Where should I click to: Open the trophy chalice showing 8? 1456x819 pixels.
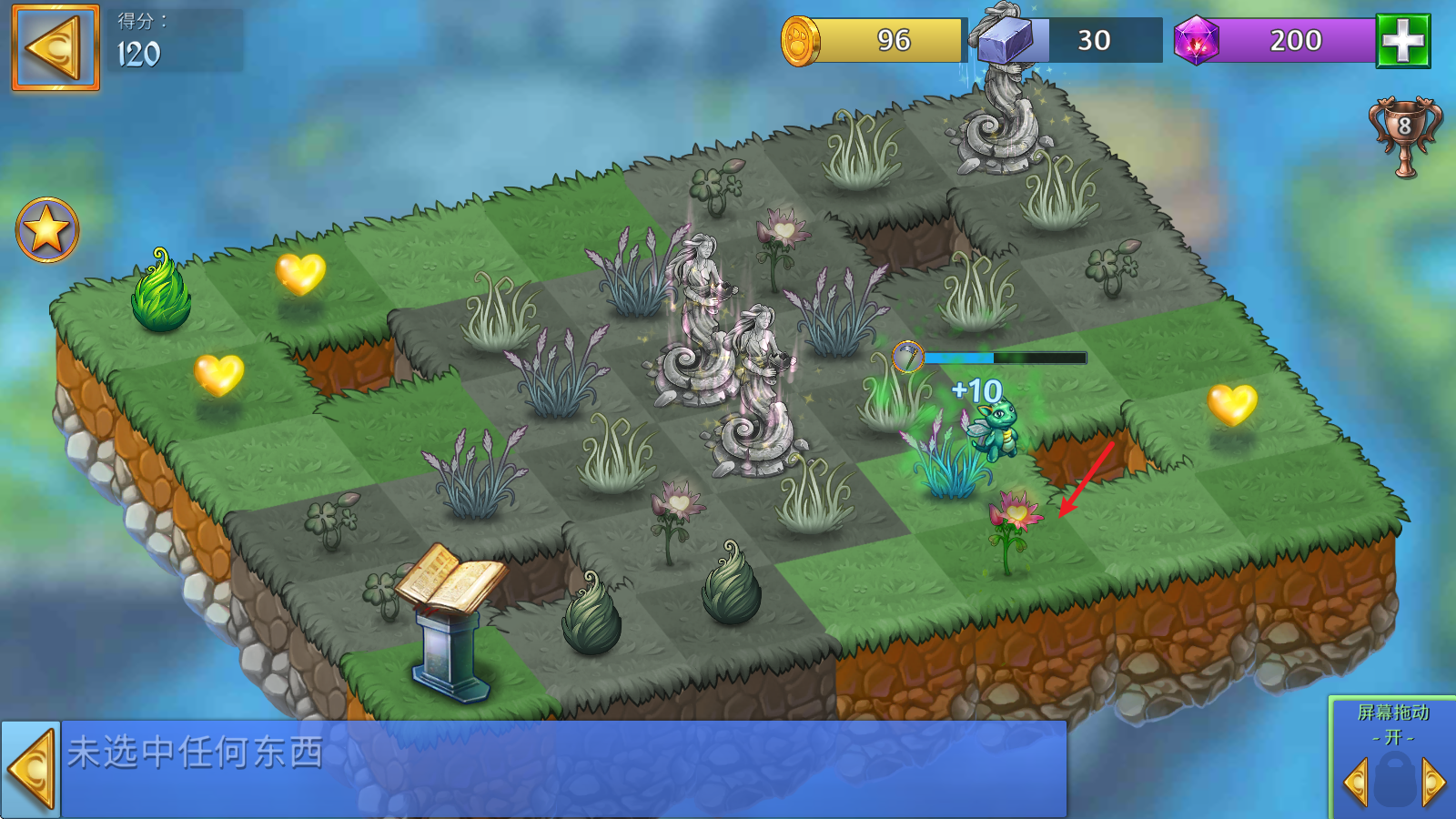[1404, 136]
